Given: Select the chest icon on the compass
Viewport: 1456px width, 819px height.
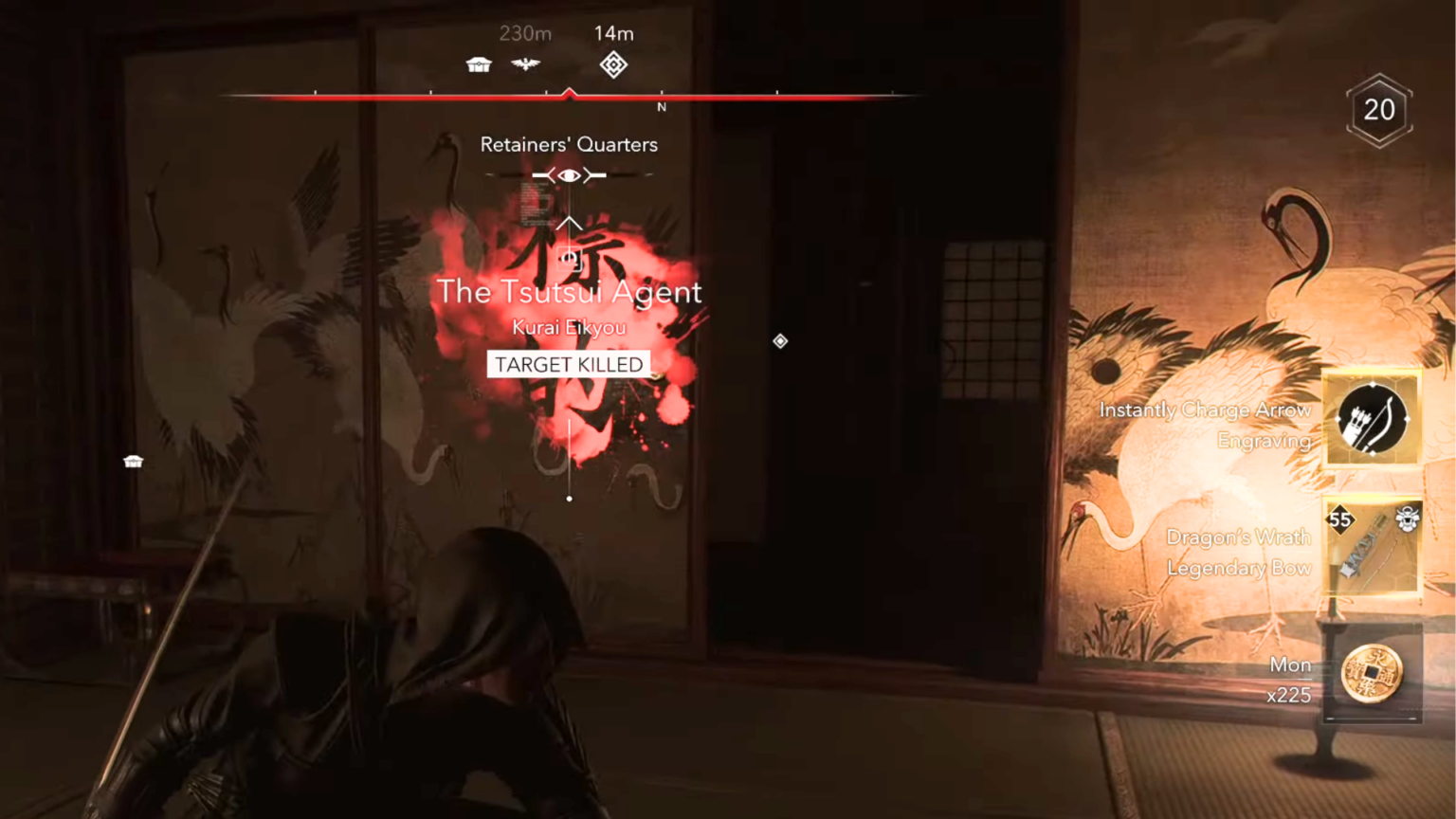Looking at the screenshot, I should pyautogui.click(x=479, y=64).
